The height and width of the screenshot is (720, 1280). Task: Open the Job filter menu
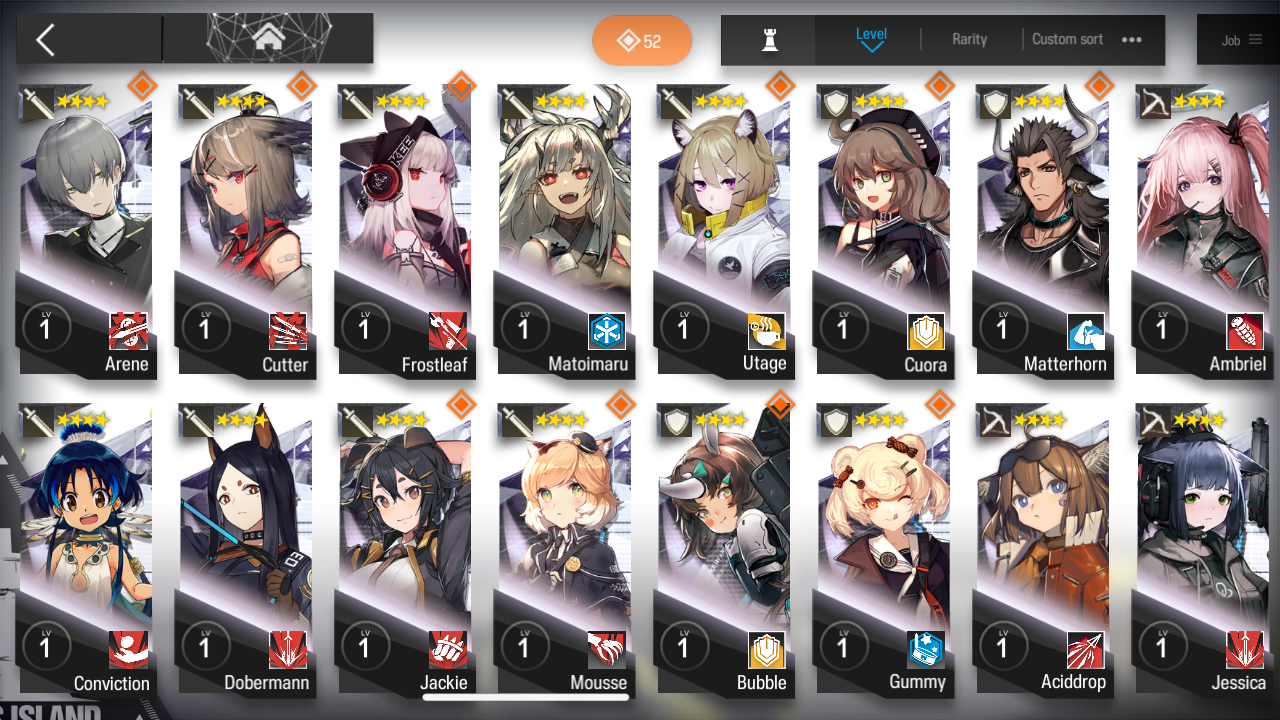click(1241, 40)
